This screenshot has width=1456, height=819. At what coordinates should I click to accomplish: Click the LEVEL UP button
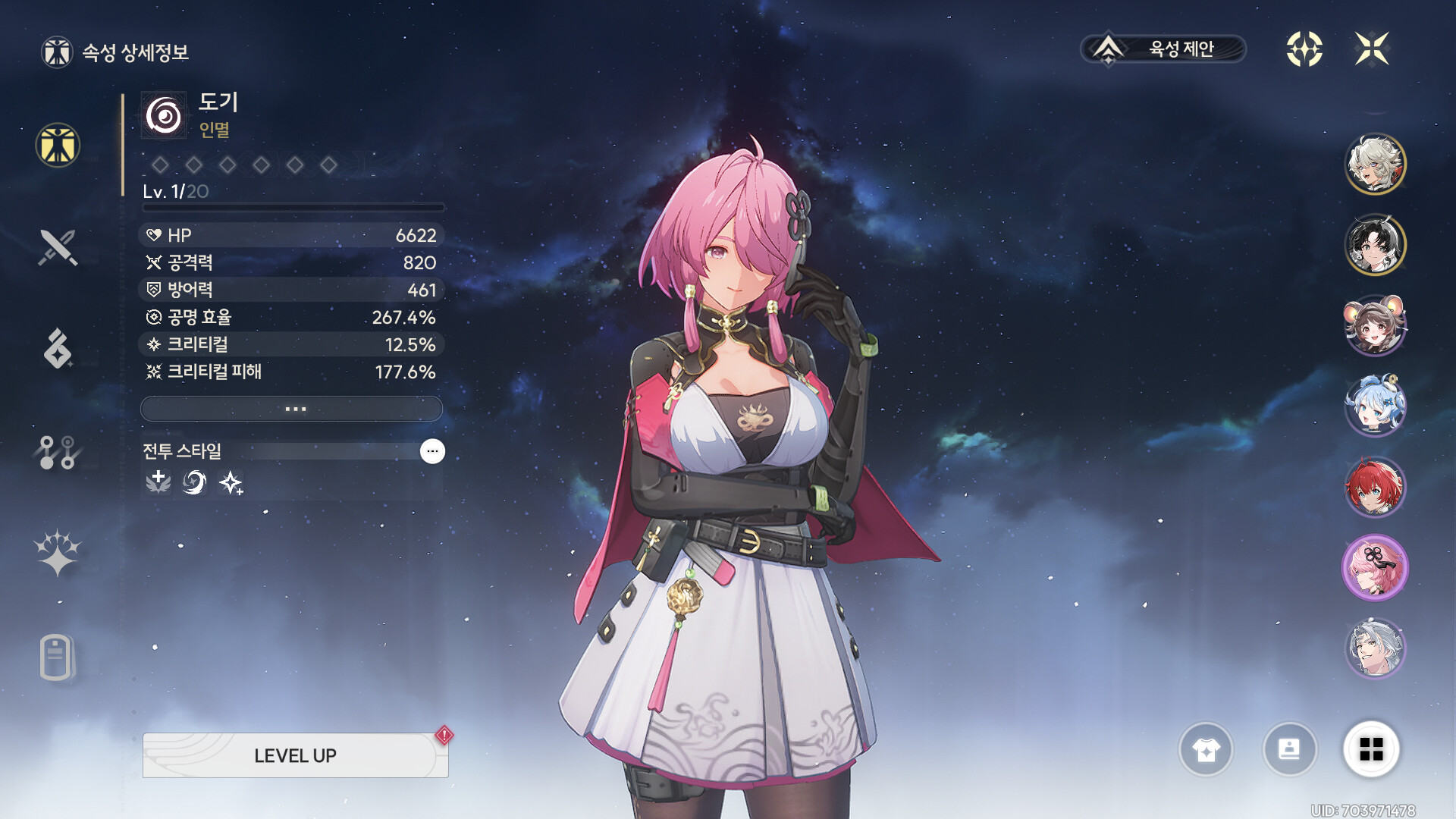[x=295, y=755]
